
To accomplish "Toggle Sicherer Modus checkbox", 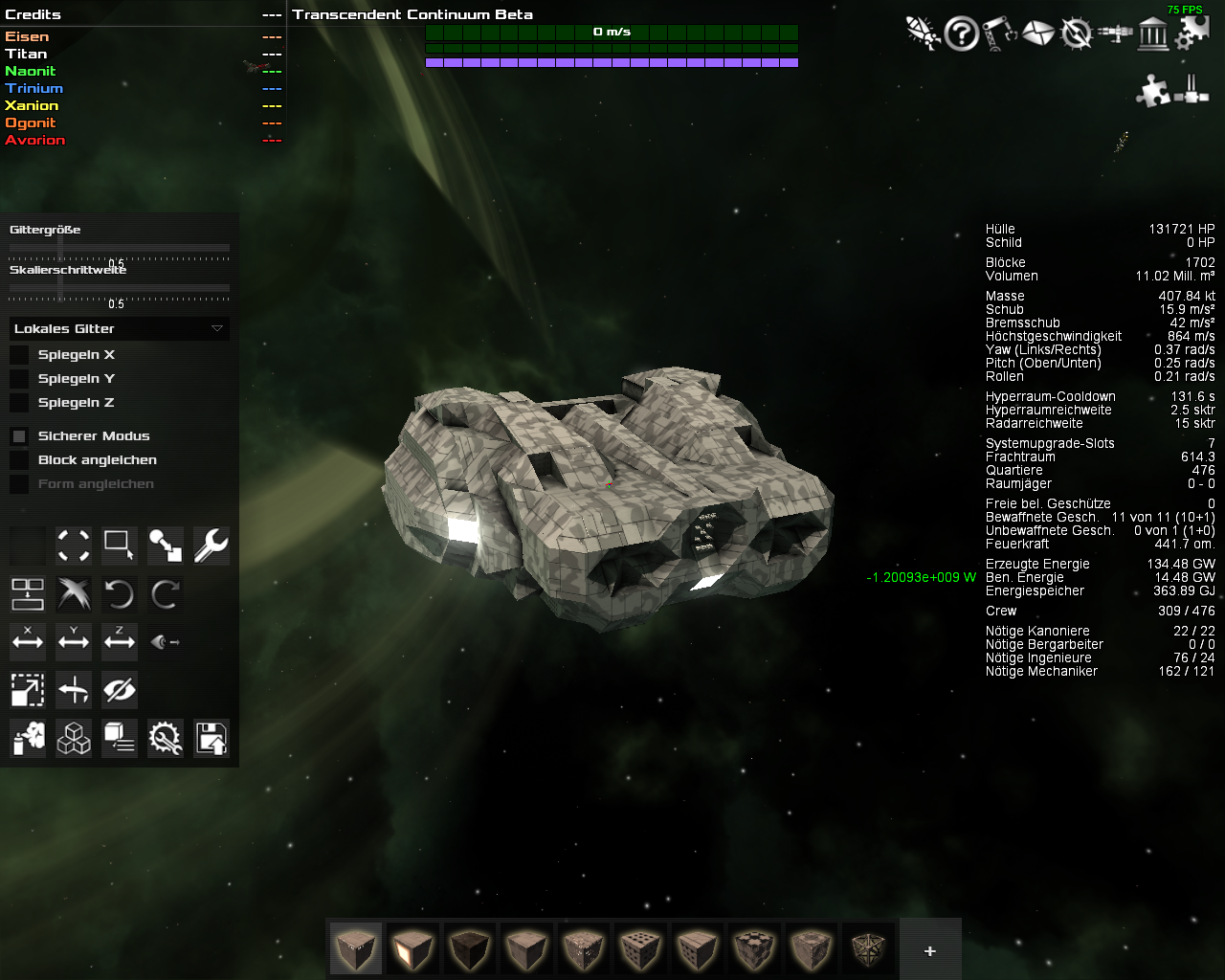I will [x=19, y=436].
